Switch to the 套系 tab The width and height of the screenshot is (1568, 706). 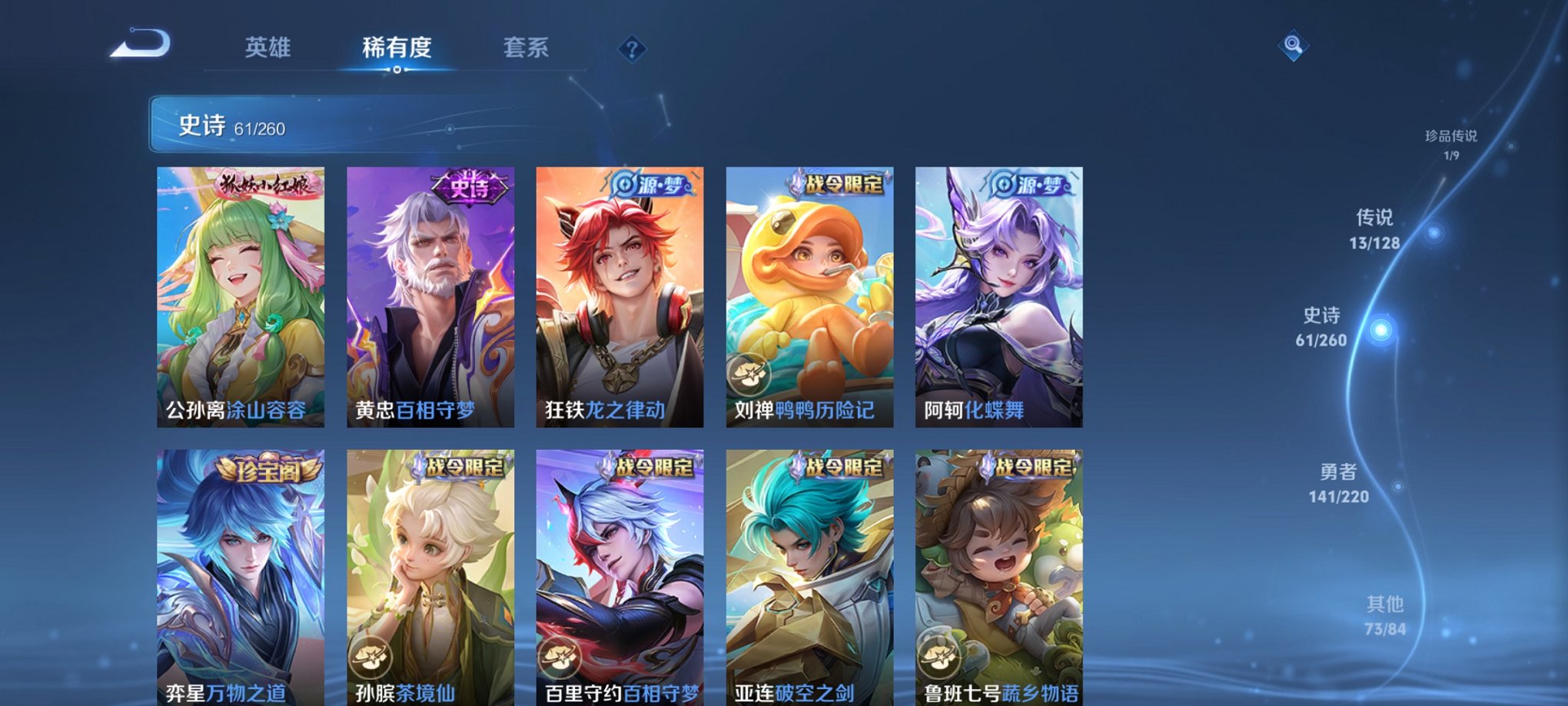(526, 48)
